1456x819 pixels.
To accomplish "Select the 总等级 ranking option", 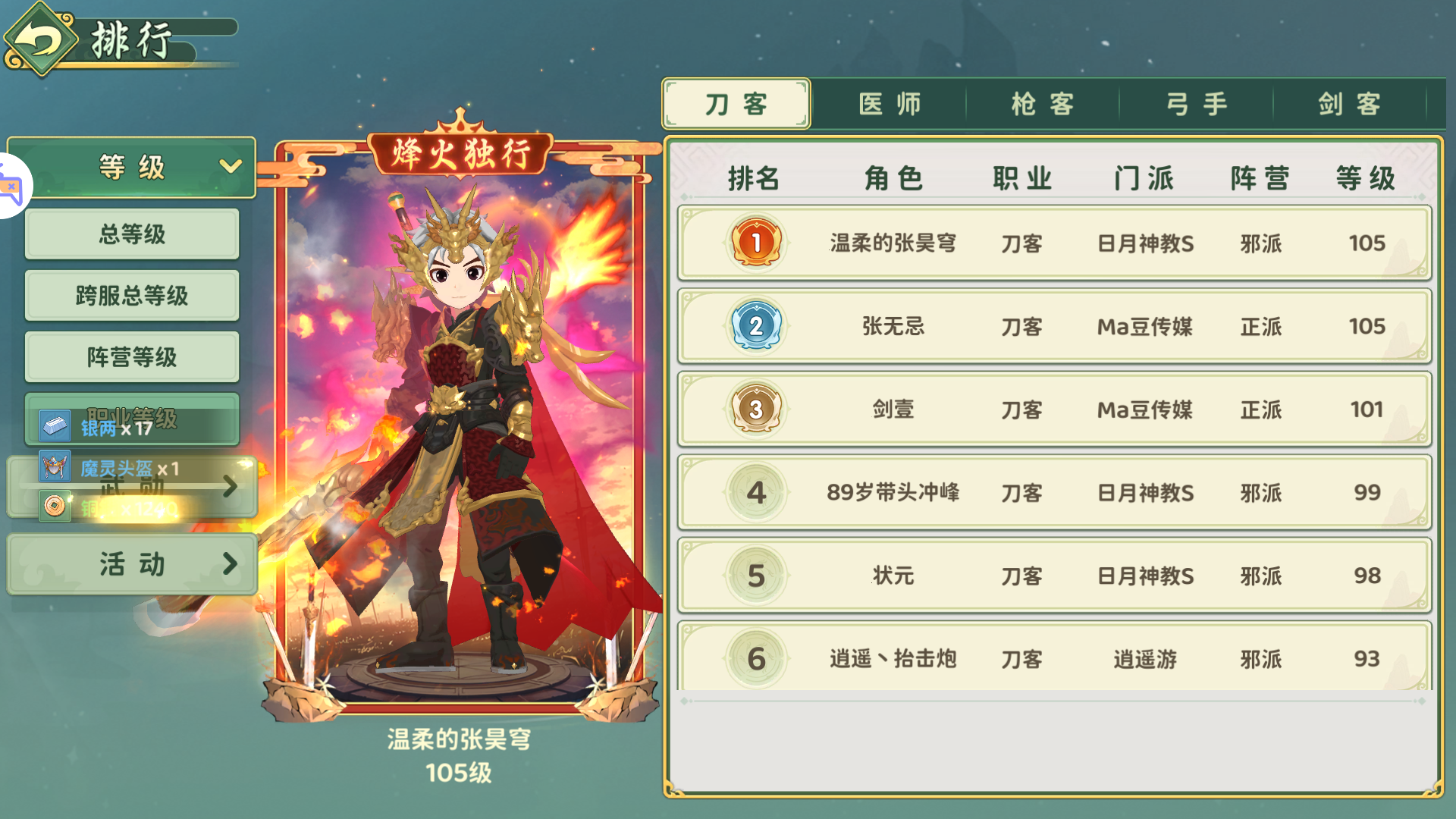I will pyautogui.click(x=132, y=234).
